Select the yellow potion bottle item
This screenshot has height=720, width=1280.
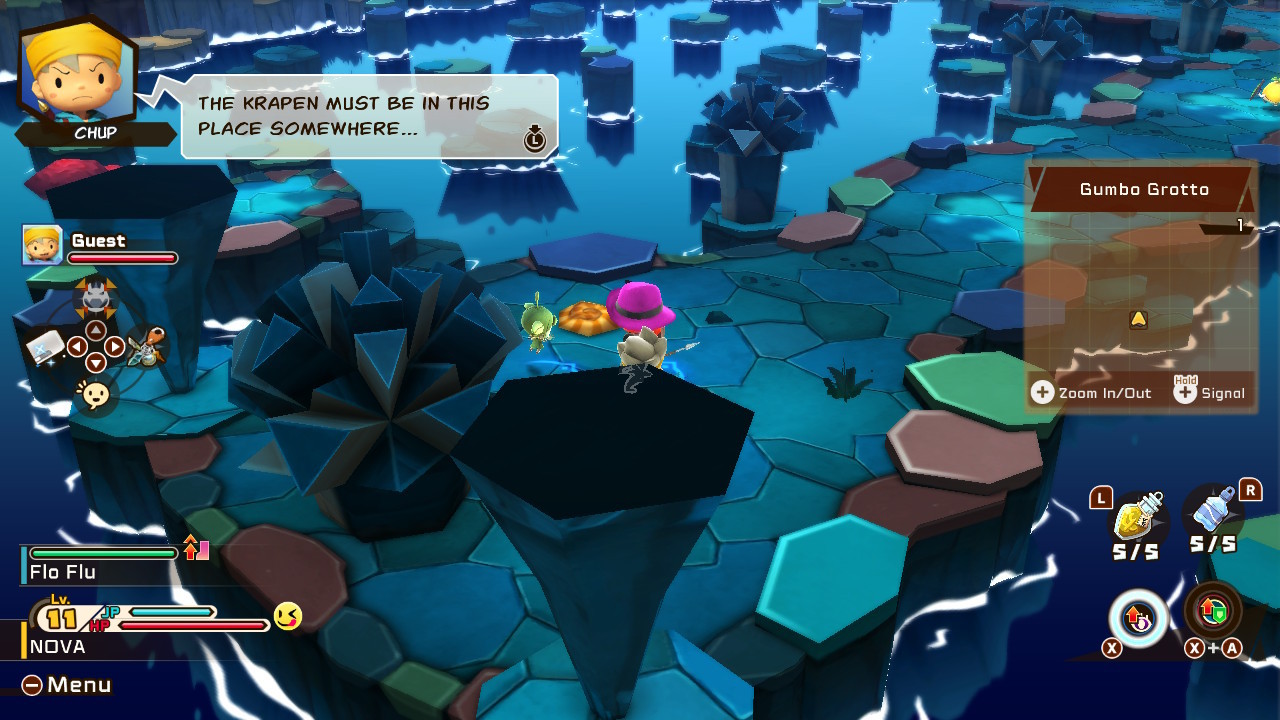point(1138,516)
